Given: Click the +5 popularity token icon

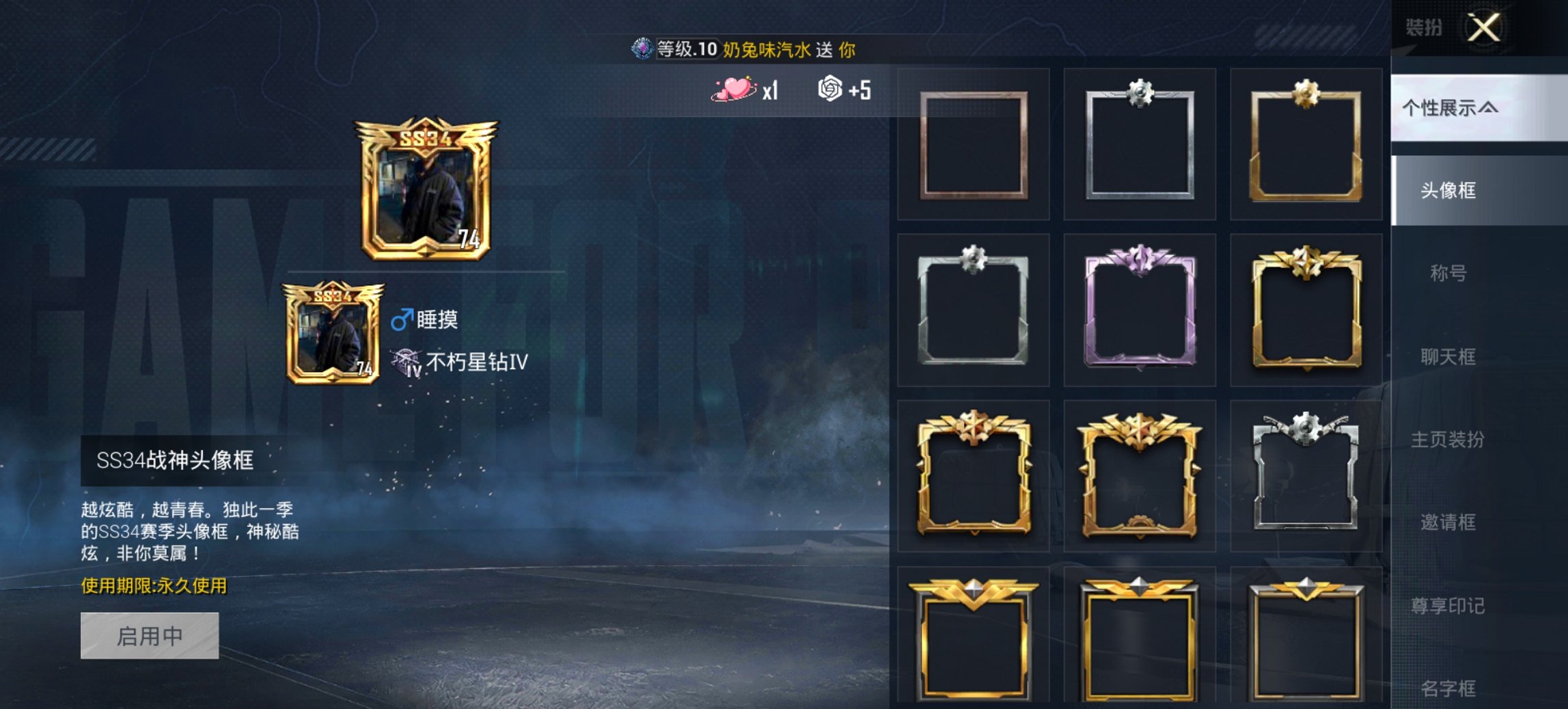Looking at the screenshot, I should click(x=829, y=90).
